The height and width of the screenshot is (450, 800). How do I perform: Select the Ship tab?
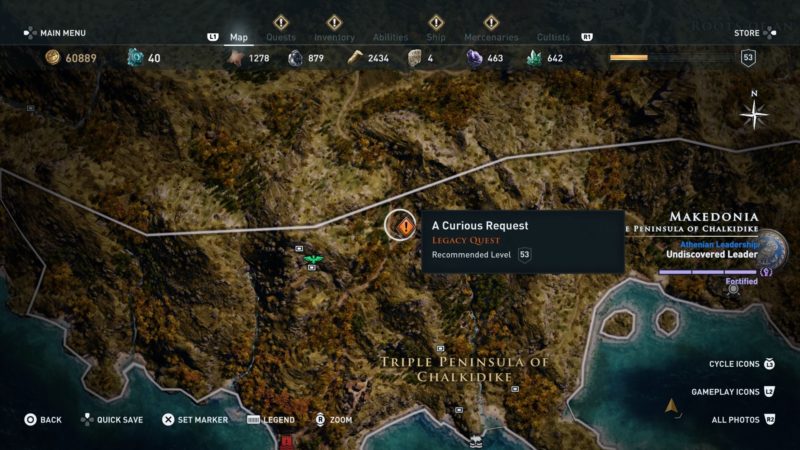[x=436, y=37]
